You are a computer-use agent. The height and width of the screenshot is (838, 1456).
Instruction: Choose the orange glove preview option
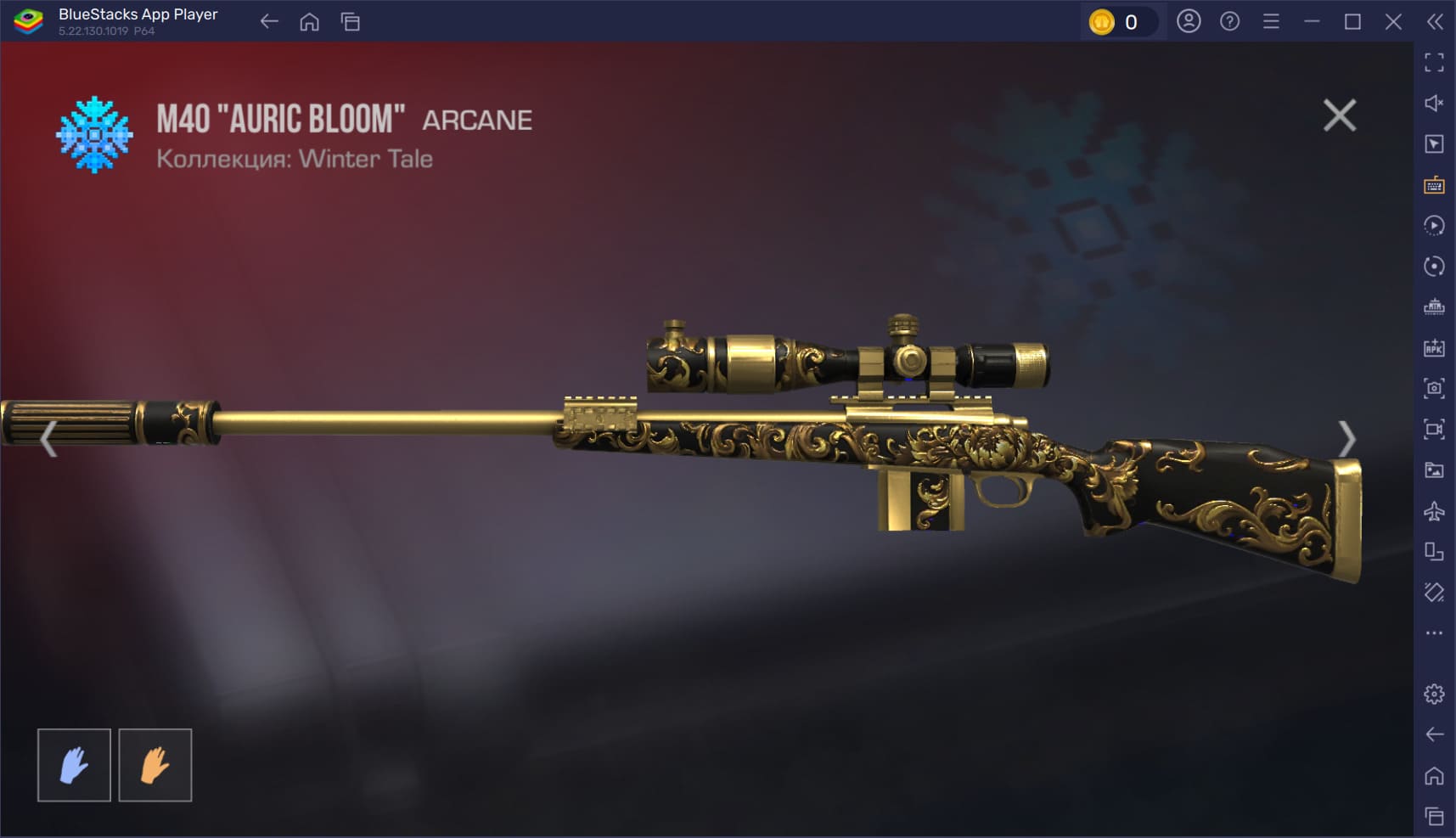(155, 765)
